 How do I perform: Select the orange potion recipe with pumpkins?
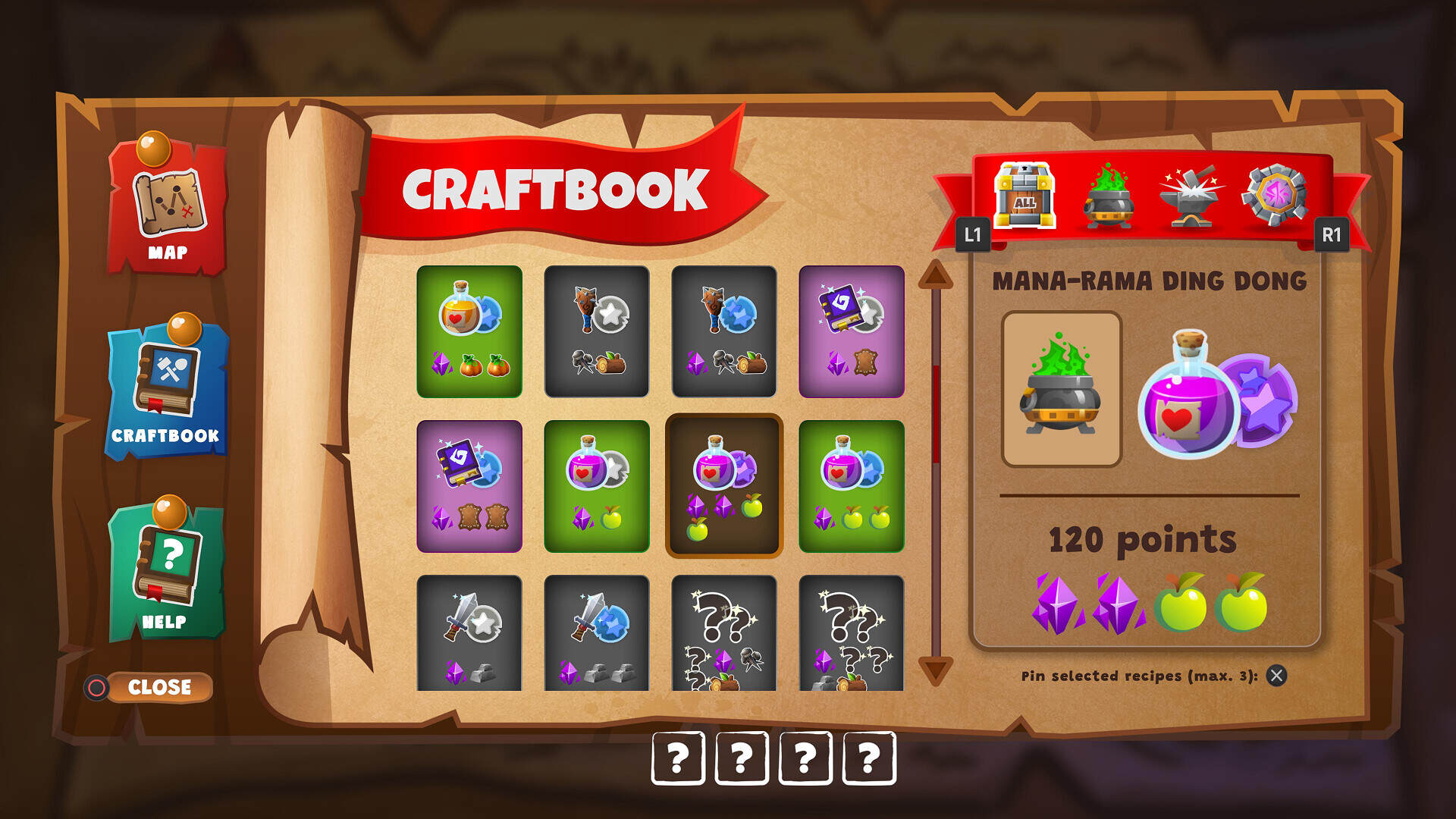point(469,331)
